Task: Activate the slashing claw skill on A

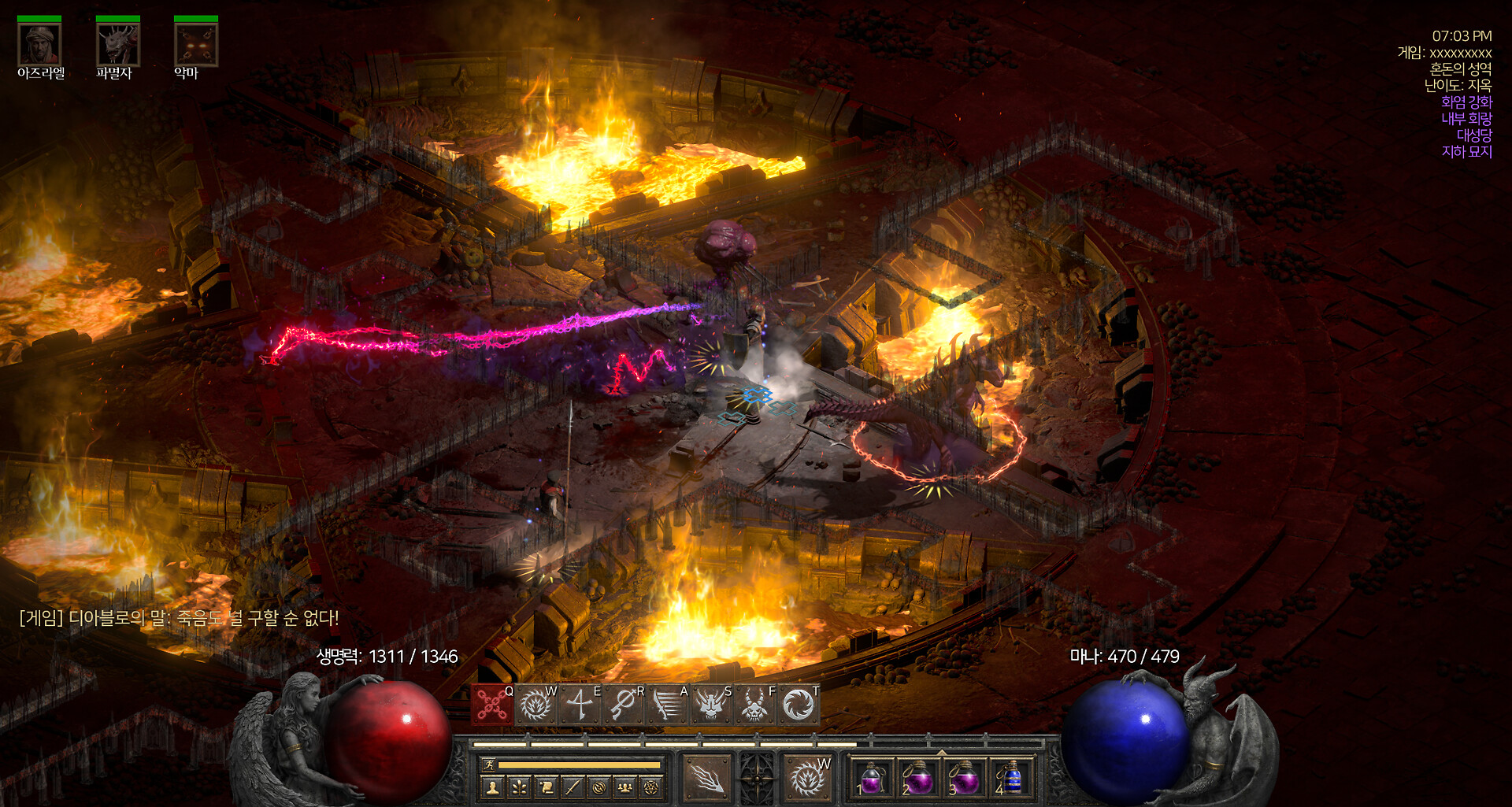Action: click(668, 705)
